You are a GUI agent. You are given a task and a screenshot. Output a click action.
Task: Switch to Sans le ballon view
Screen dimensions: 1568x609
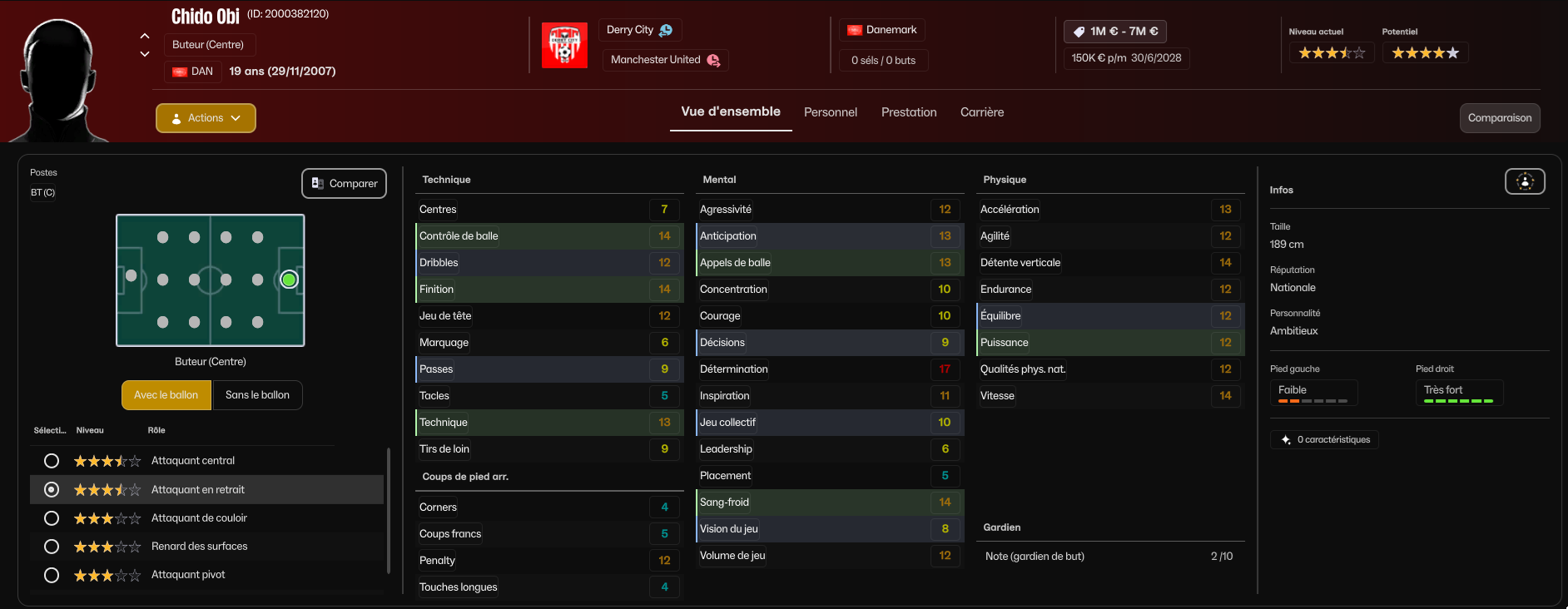257,395
